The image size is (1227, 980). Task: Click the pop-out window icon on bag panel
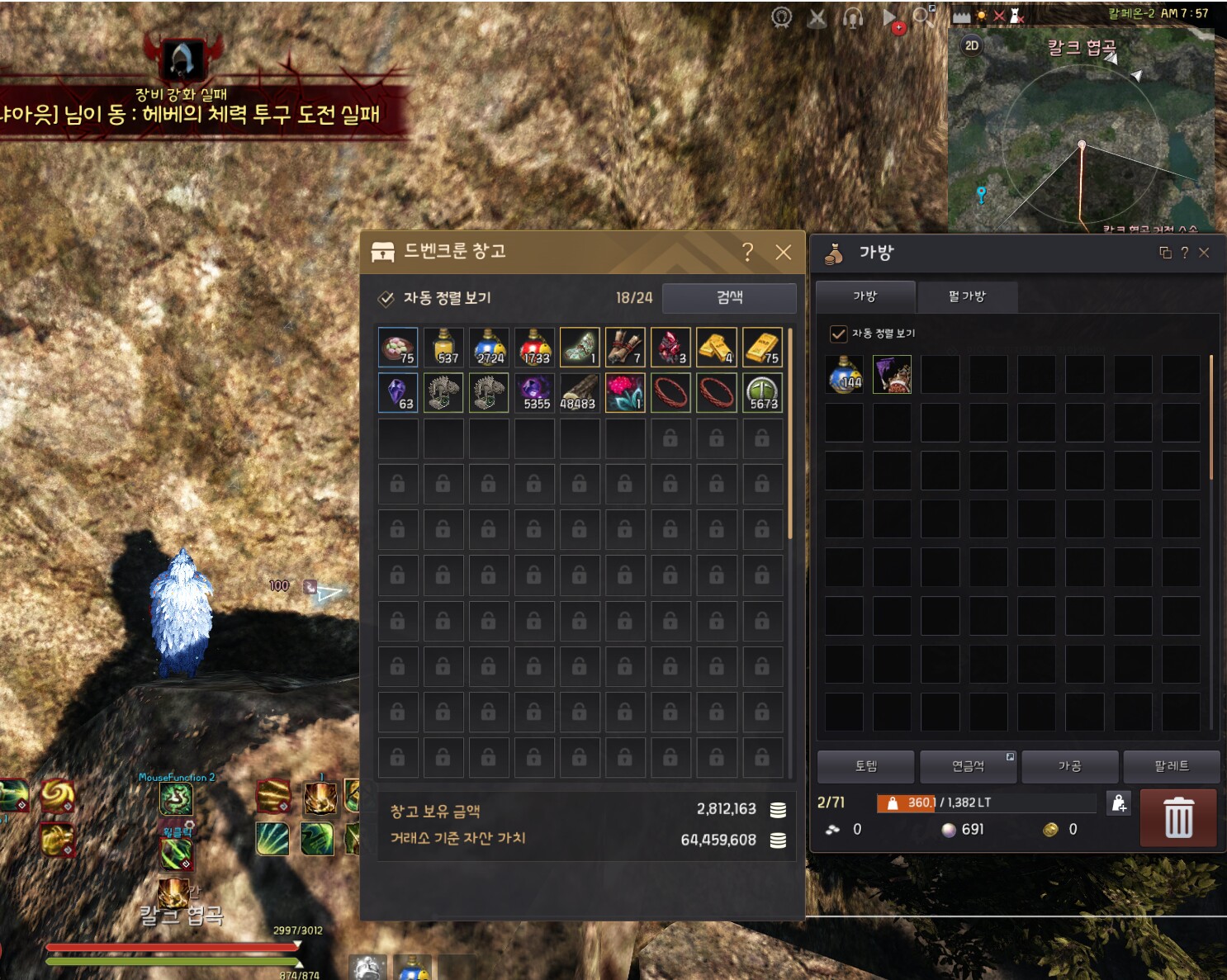(1164, 253)
